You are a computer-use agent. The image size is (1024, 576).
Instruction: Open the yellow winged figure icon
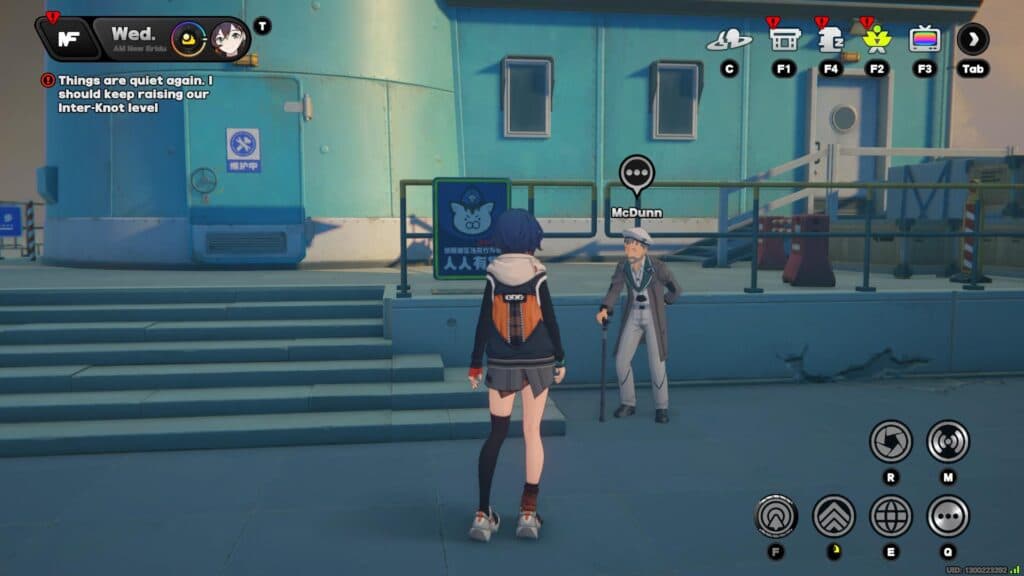point(877,39)
